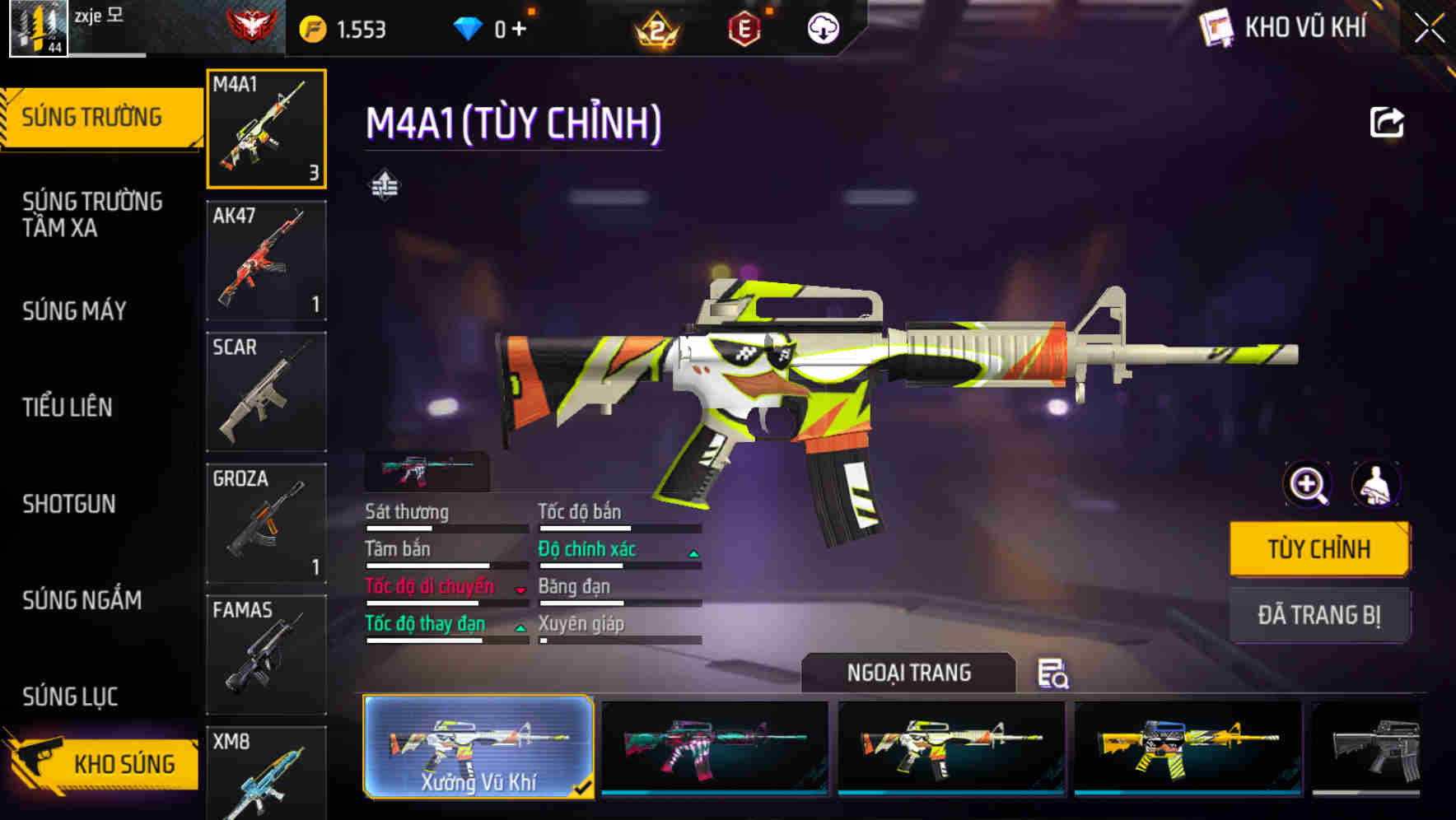
Task: Zoom the weapon using the magnifier icon
Action: [1305, 485]
